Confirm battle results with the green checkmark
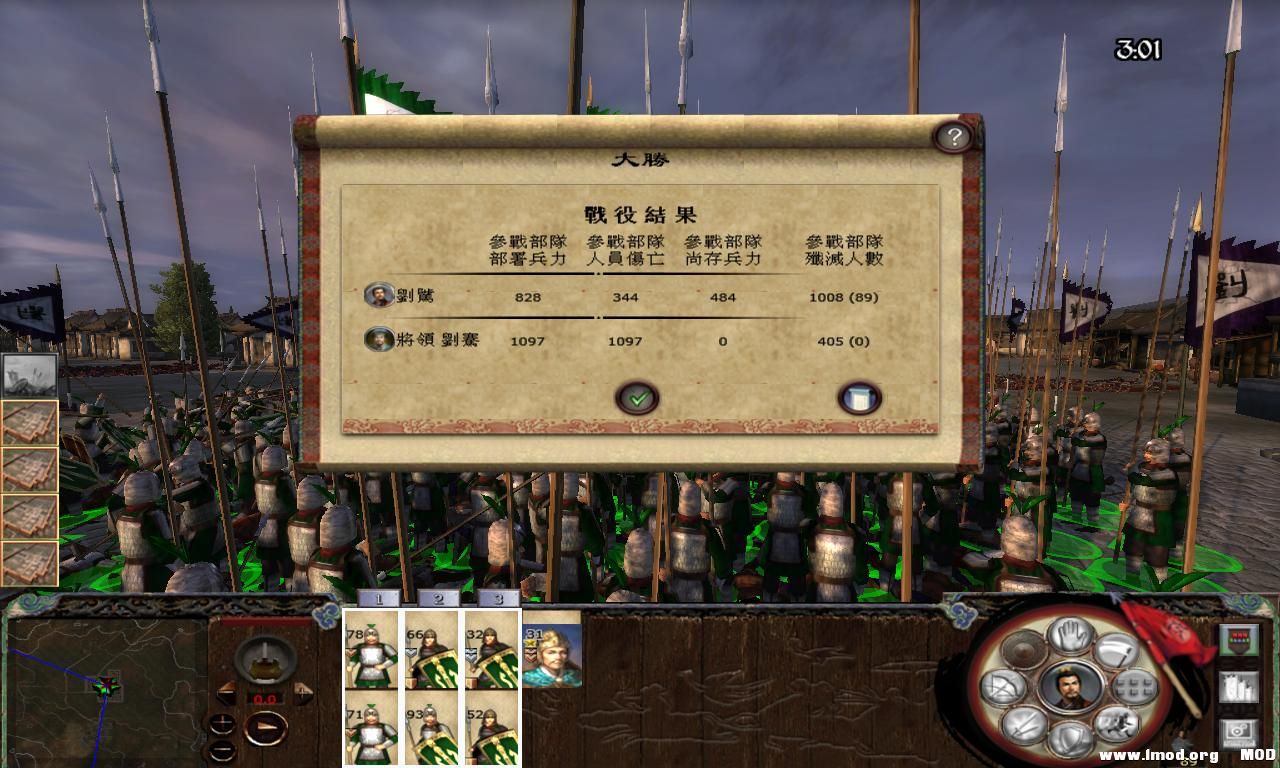This screenshot has width=1280, height=768. (x=638, y=397)
